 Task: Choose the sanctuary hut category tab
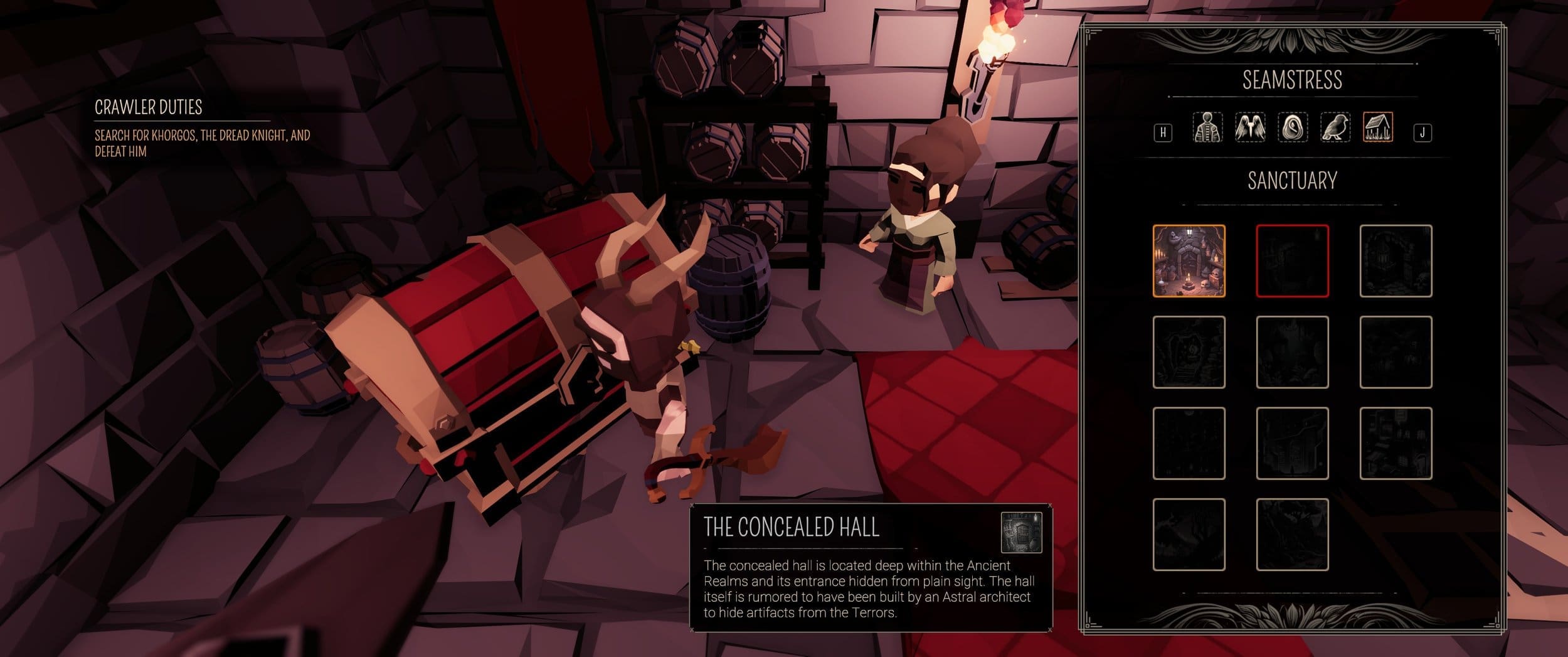pos(1378,127)
